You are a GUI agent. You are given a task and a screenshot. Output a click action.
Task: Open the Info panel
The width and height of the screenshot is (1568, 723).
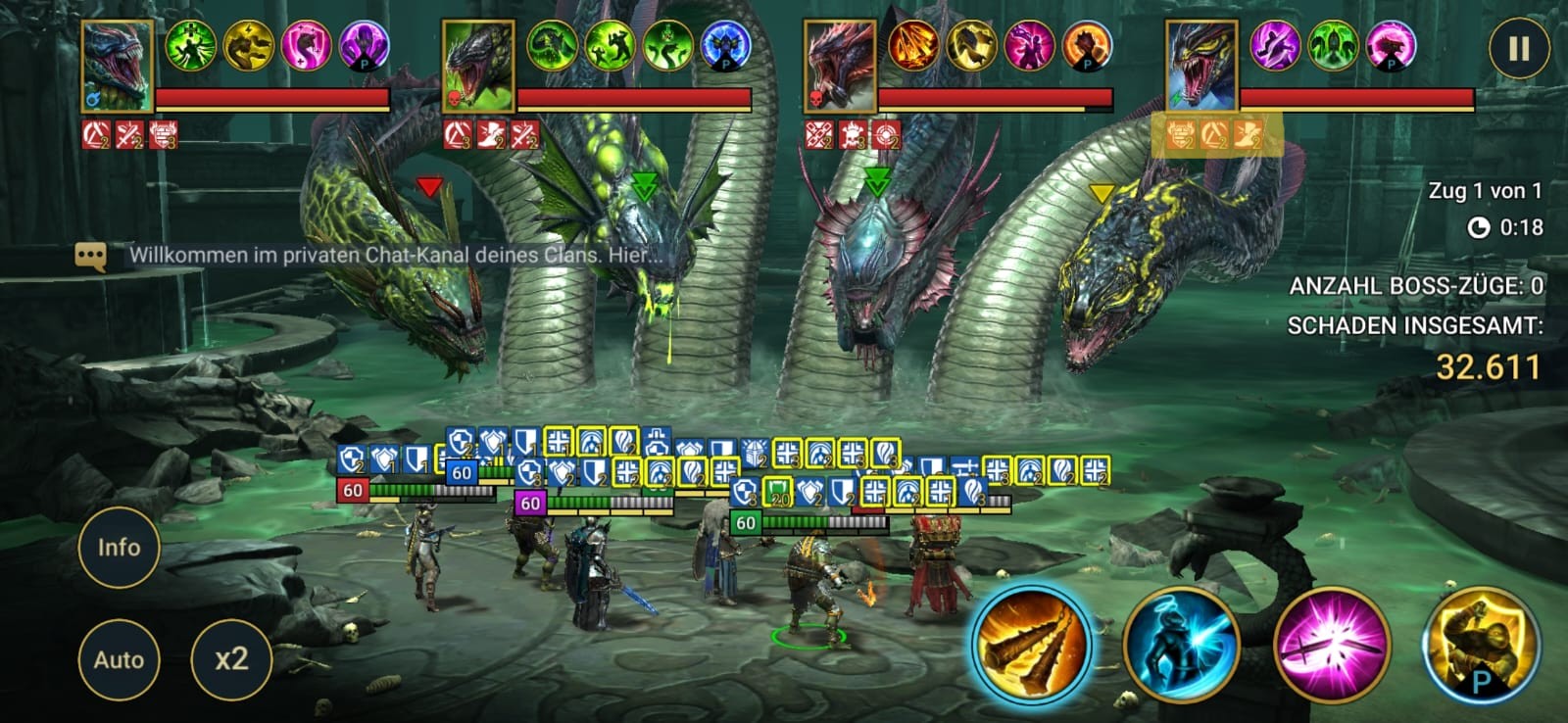coord(119,548)
